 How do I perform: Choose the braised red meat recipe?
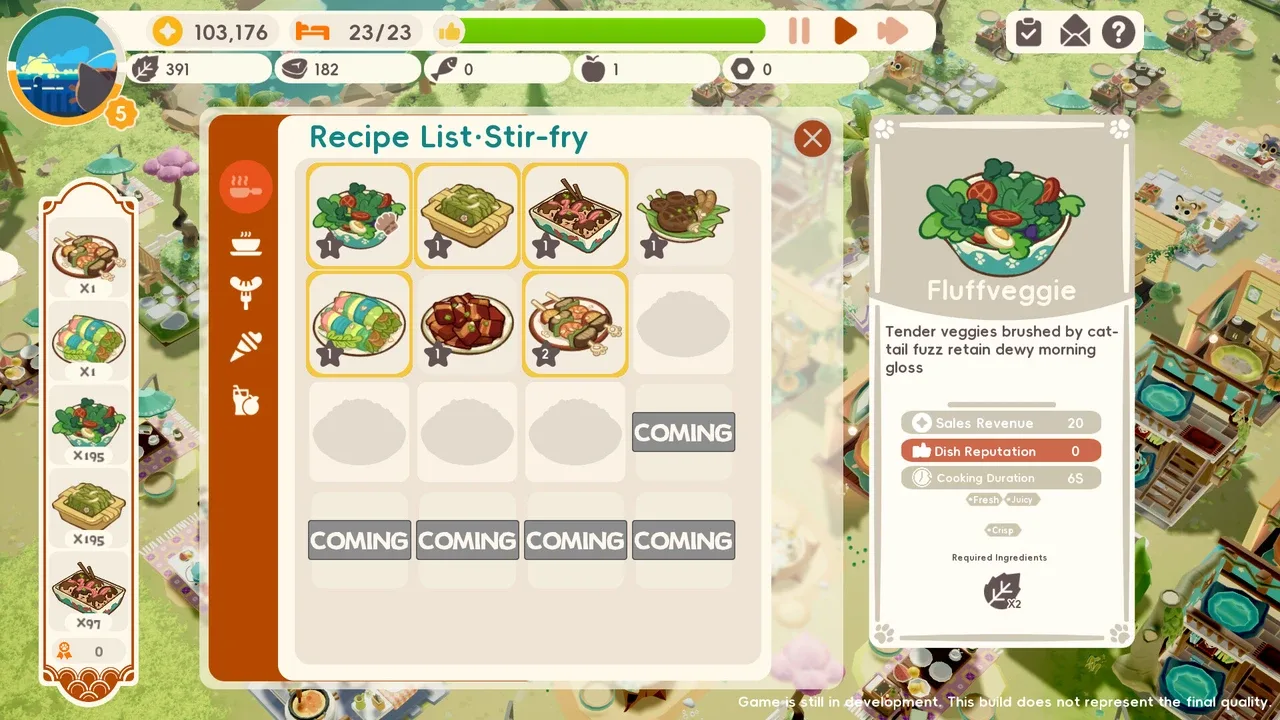467,324
